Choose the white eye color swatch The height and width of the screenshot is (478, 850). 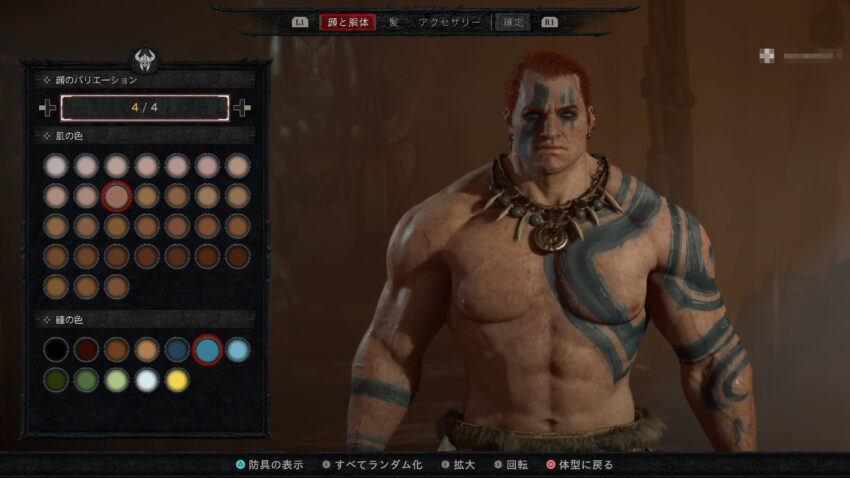(147, 380)
